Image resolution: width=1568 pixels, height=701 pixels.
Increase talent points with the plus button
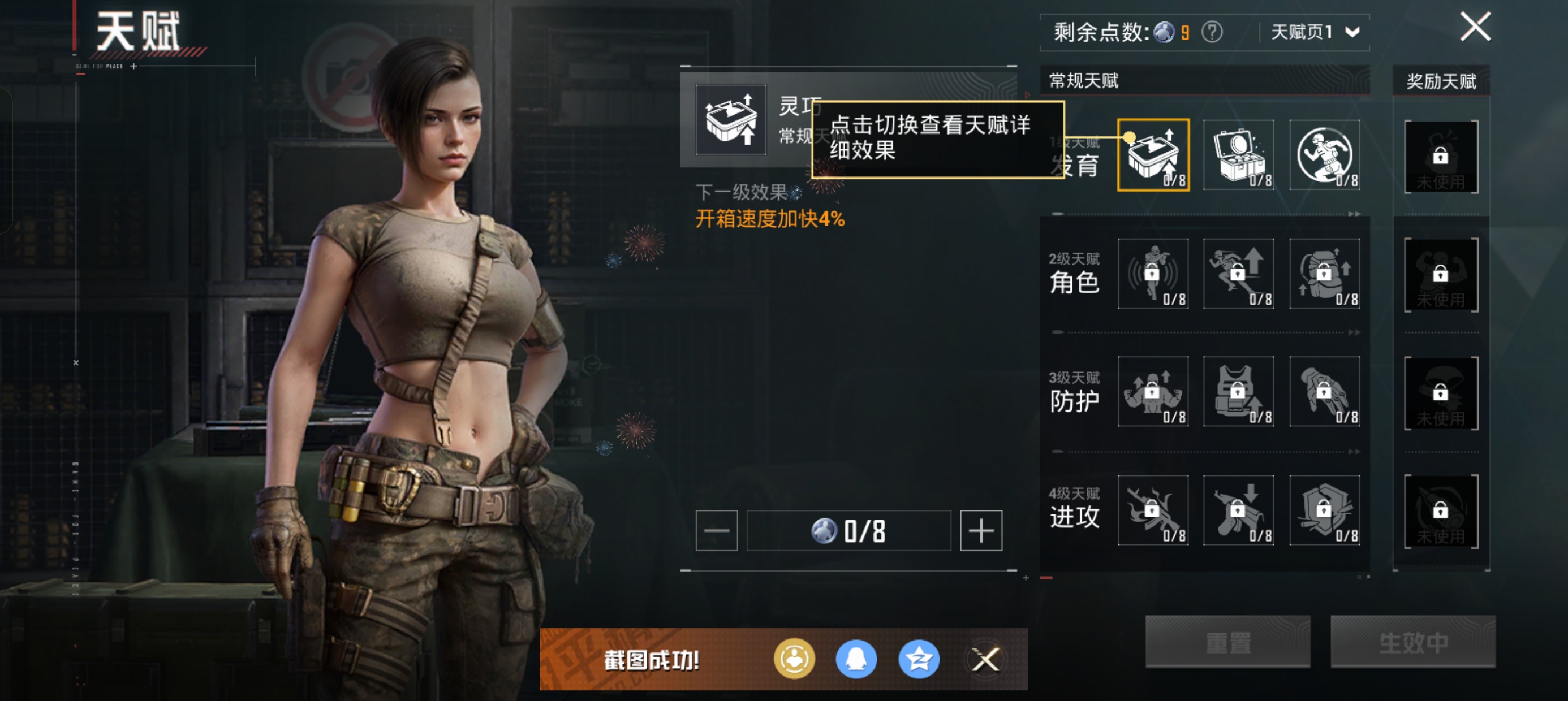pos(981,531)
